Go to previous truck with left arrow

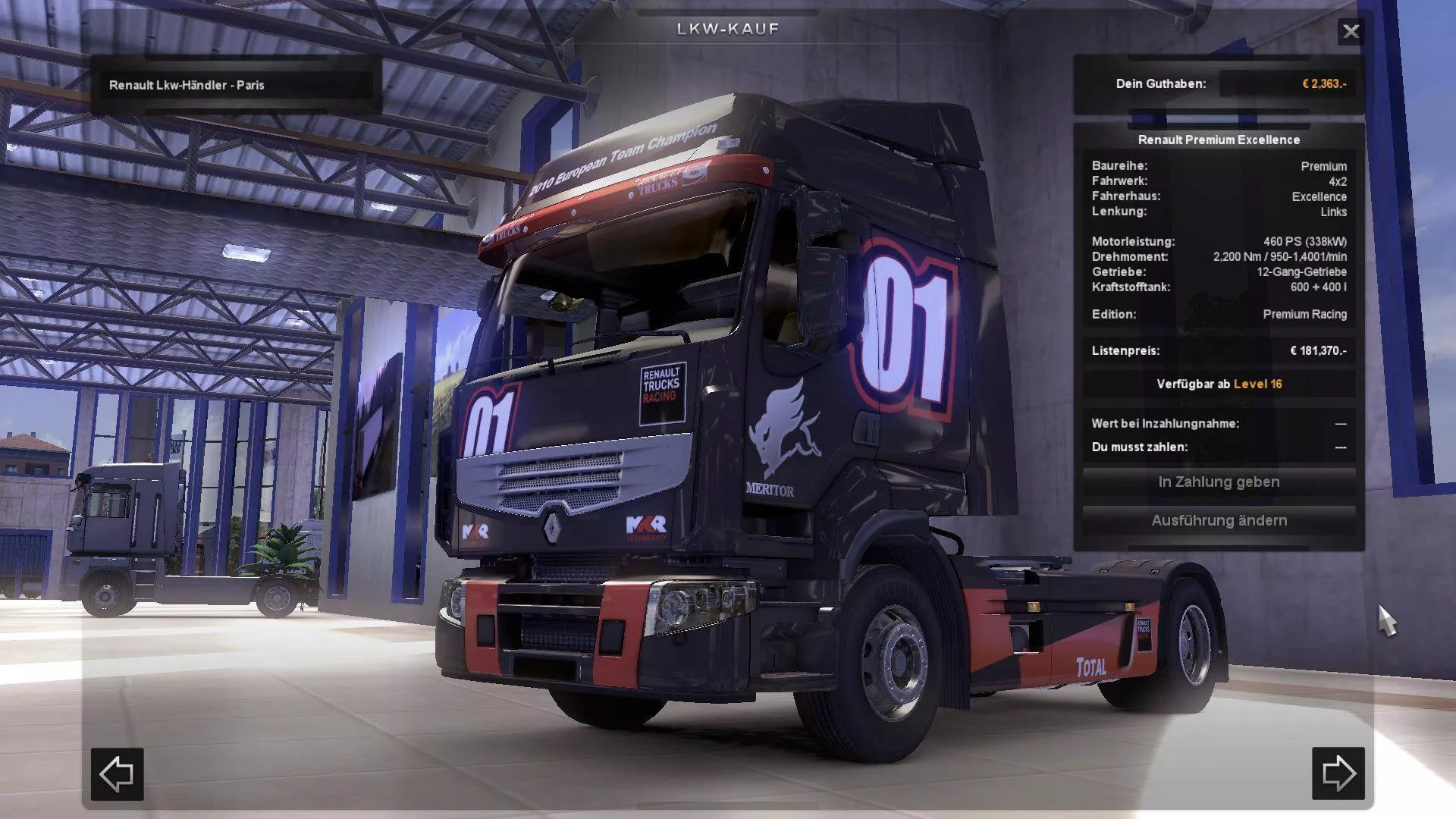118,773
